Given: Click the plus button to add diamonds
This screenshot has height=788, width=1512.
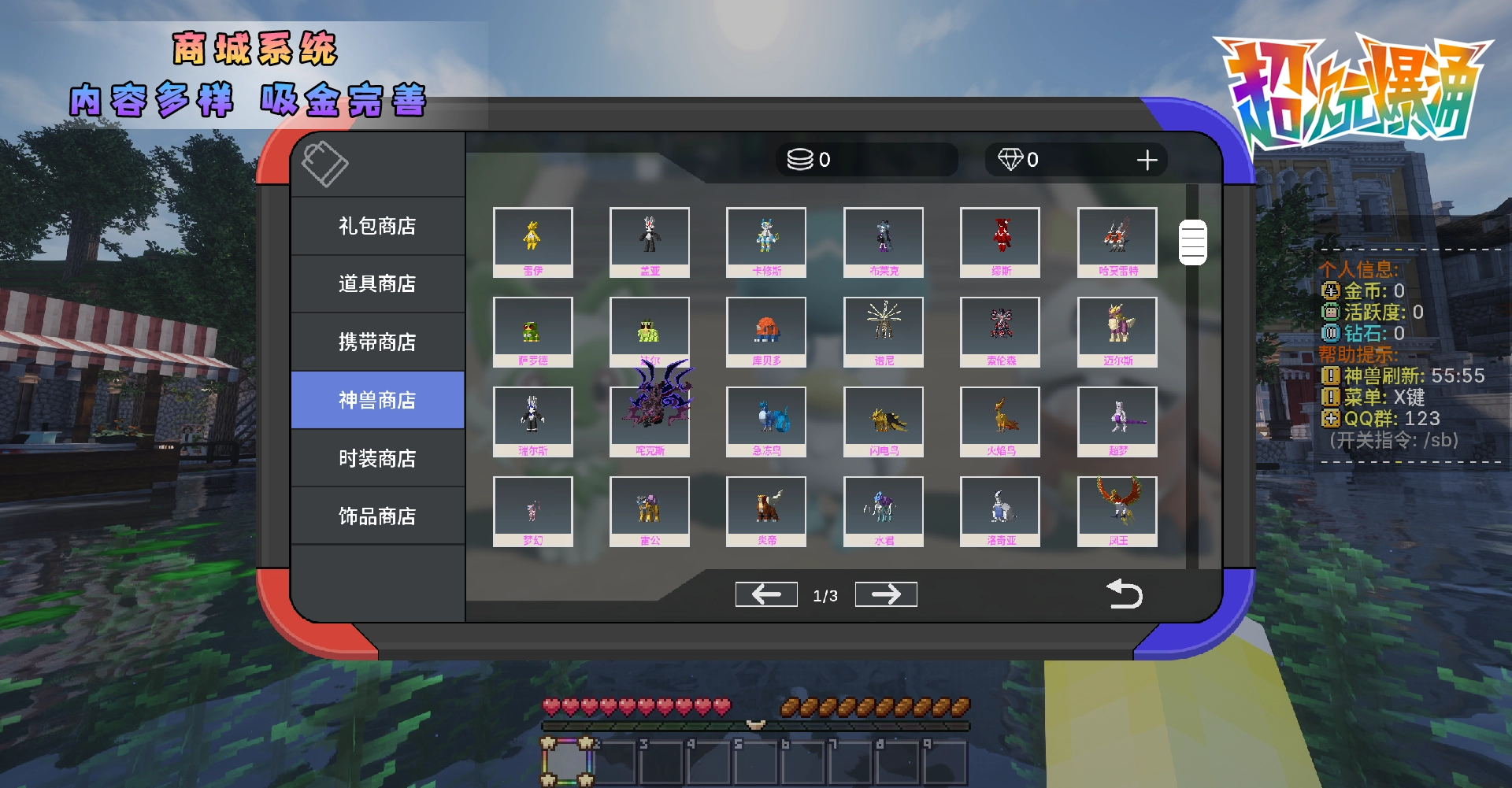Looking at the screenshot, I should click(1147, 159).
